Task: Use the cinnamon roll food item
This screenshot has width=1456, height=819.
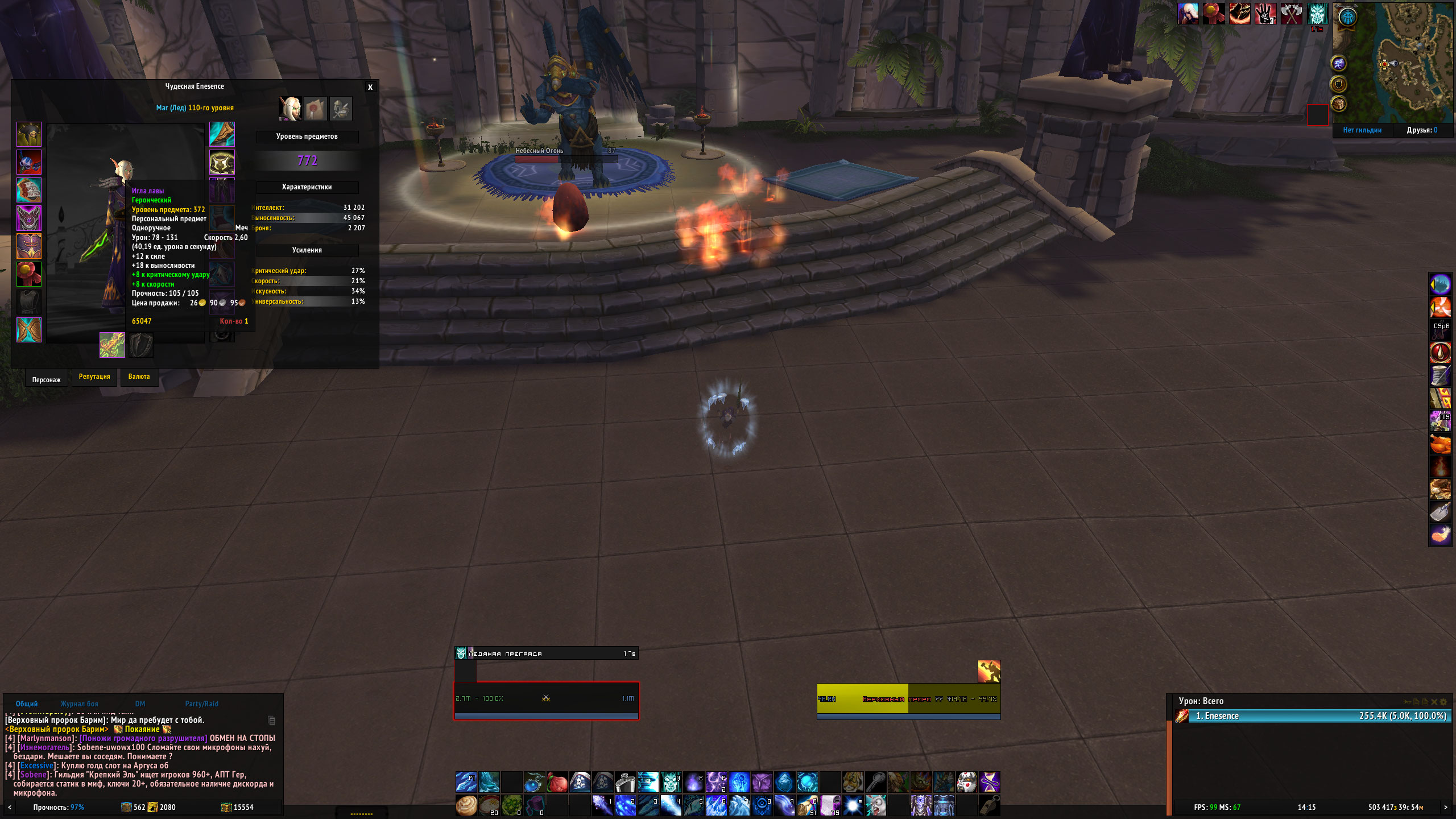Action: (x=466, y=805)
